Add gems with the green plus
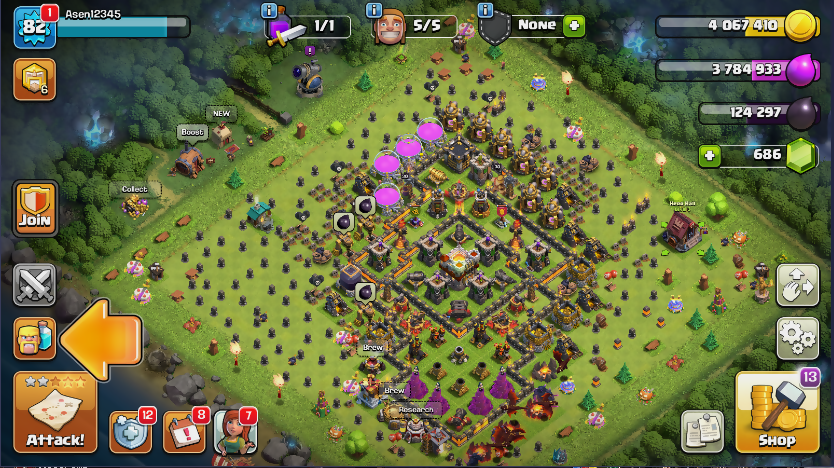834x468 pixels. (710, 155)
